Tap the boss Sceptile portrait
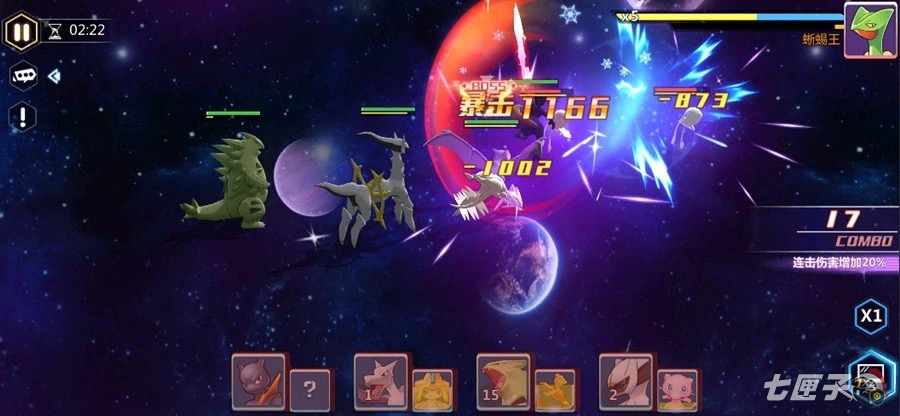This screenshot has height=416, width=900. [x=868, y=29]
